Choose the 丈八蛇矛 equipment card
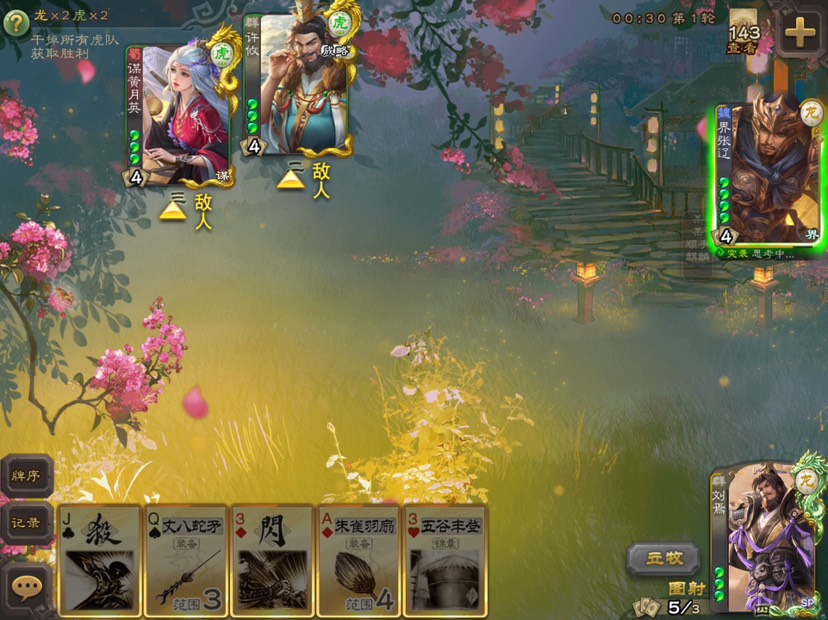The width and height of the screenshot is (828, 620). point(186,561)
